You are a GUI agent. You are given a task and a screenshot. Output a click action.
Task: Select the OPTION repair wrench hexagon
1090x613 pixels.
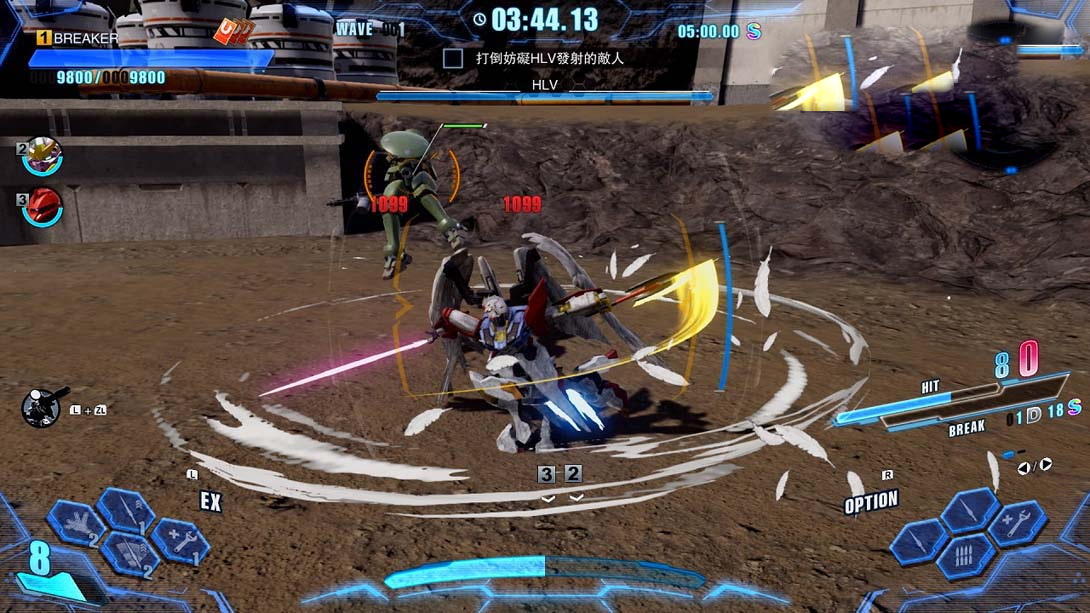1018,523
